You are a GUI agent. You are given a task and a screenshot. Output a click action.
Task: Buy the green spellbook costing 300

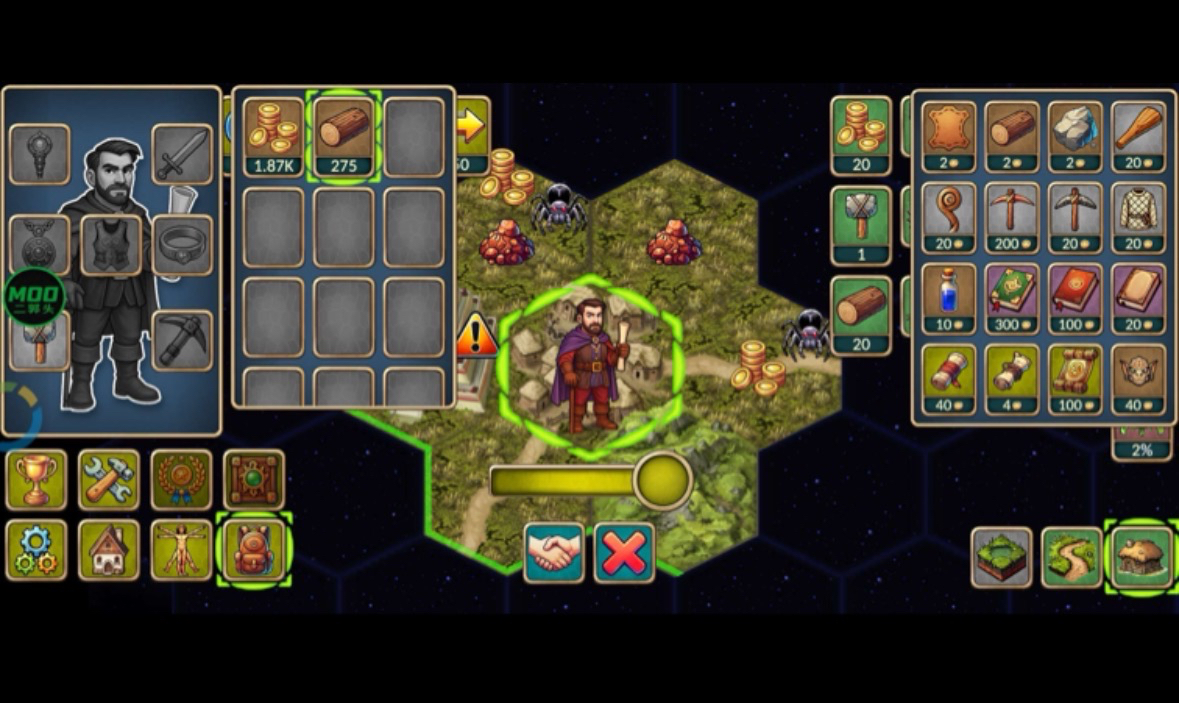pos(1012,298)
